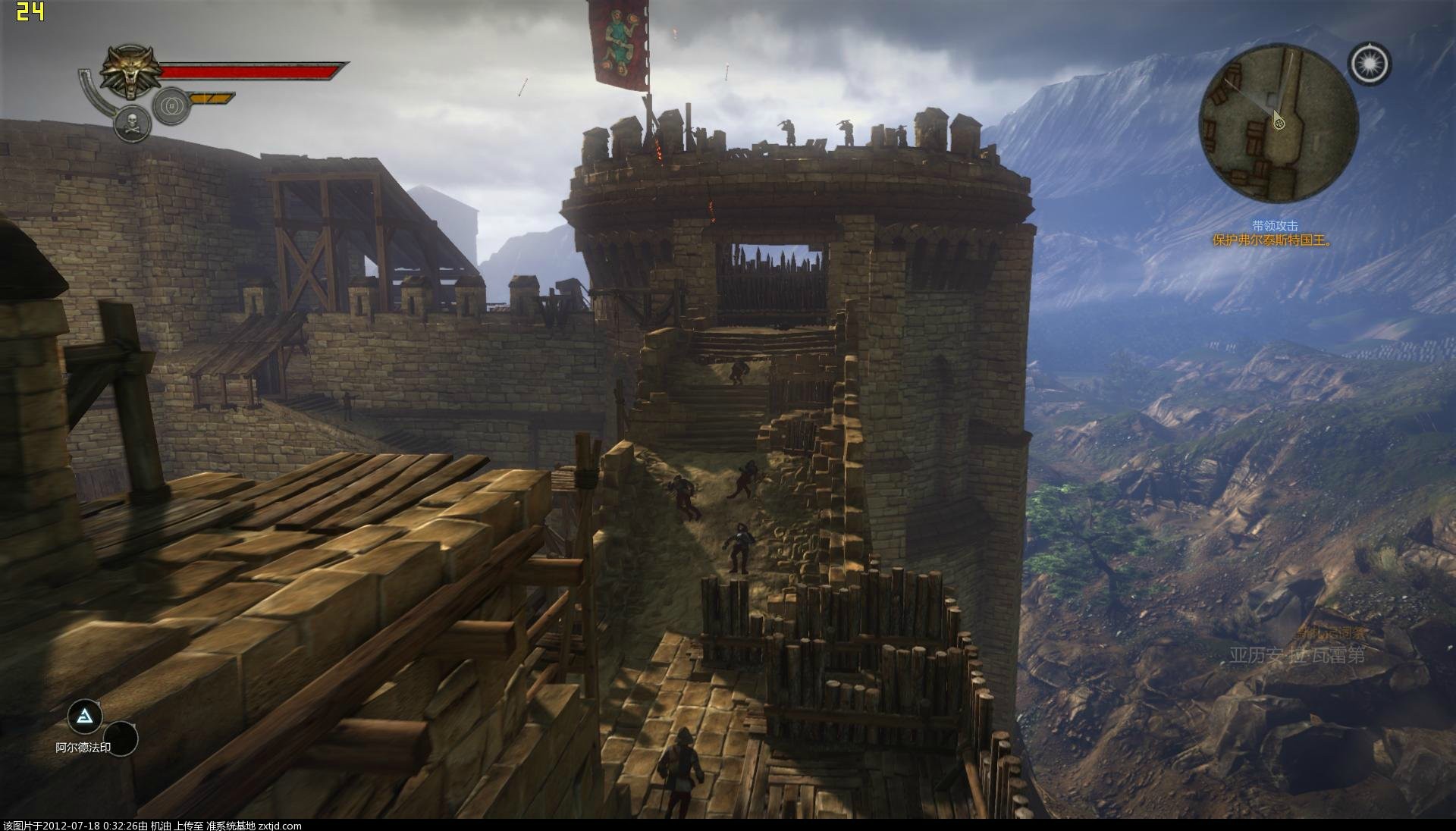Activate the Aard sign icon
Image resolution: width=1456 pixels, height=831 pixels.
tap(85, 716)
